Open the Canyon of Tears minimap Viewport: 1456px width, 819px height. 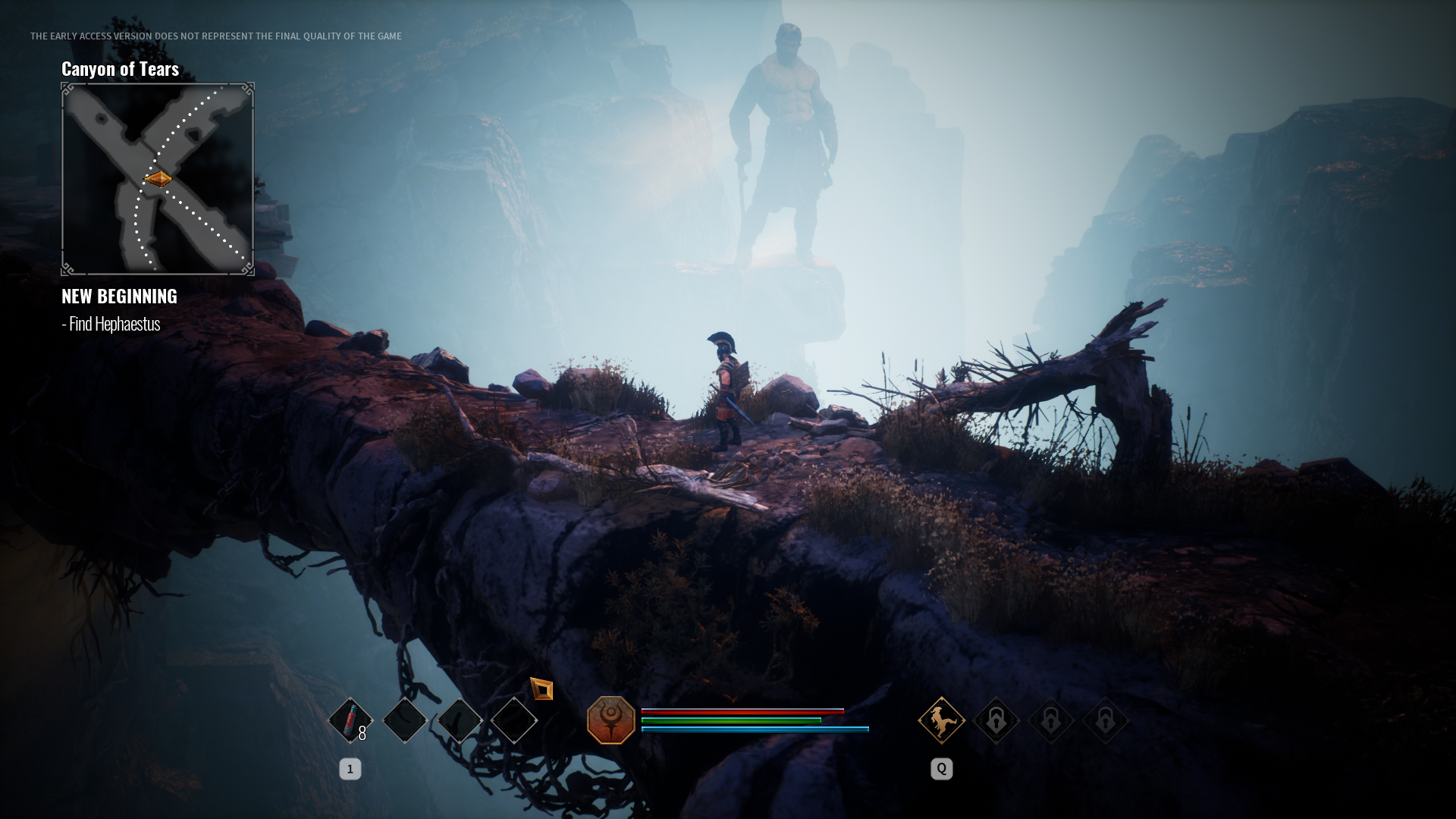click(x=158, y=179)
